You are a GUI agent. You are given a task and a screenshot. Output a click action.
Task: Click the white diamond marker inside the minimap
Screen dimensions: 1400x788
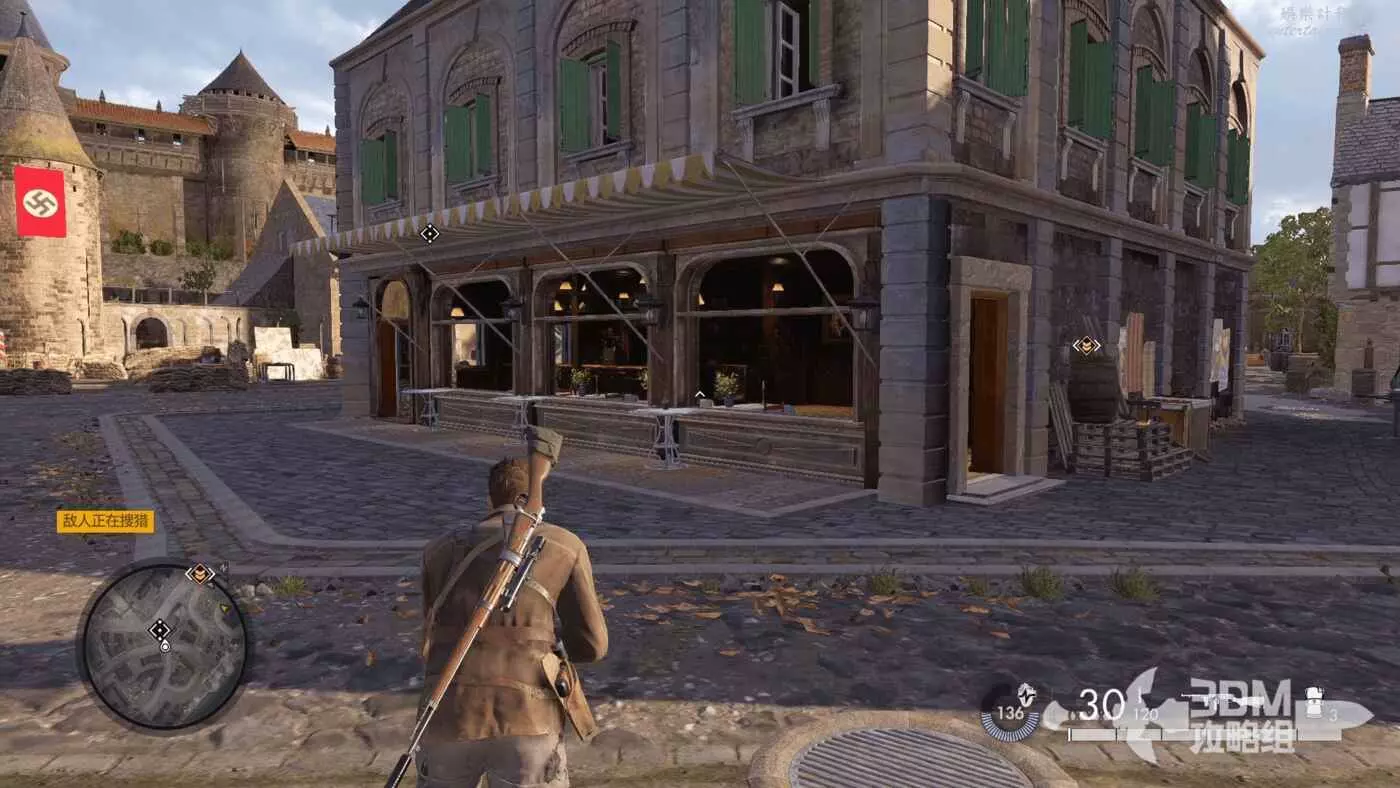point(159,629)
